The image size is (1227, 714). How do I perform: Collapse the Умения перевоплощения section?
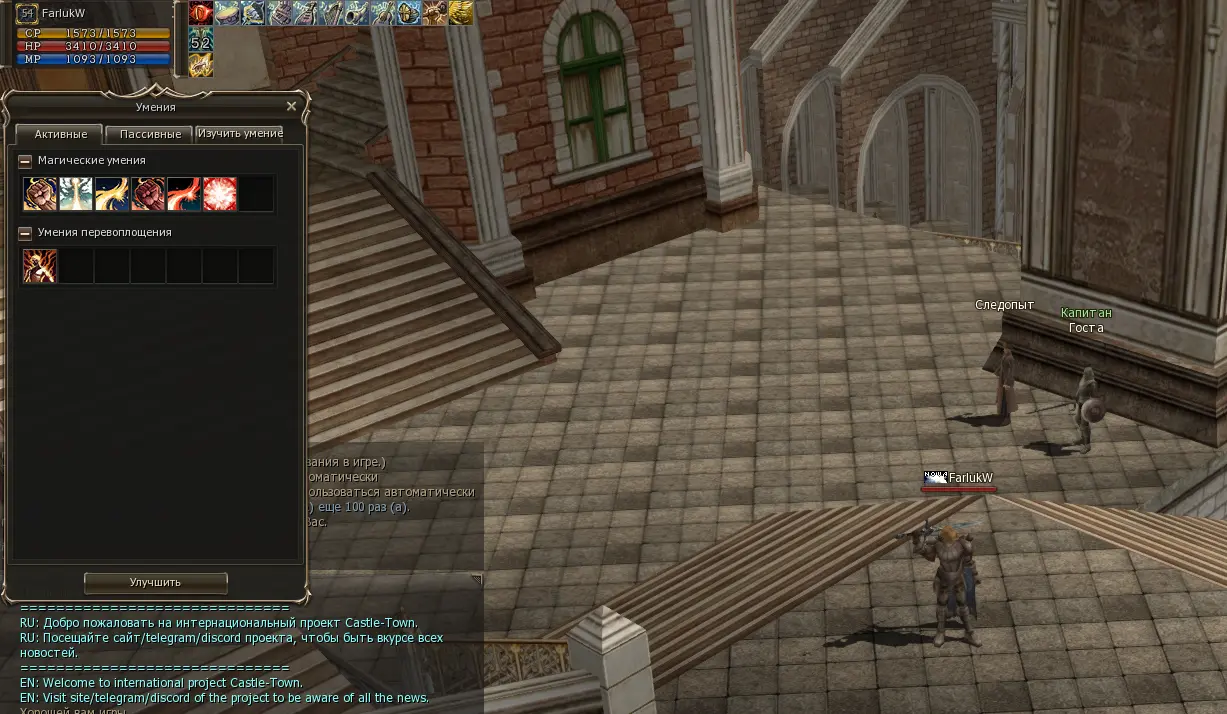tap(25, 233)
